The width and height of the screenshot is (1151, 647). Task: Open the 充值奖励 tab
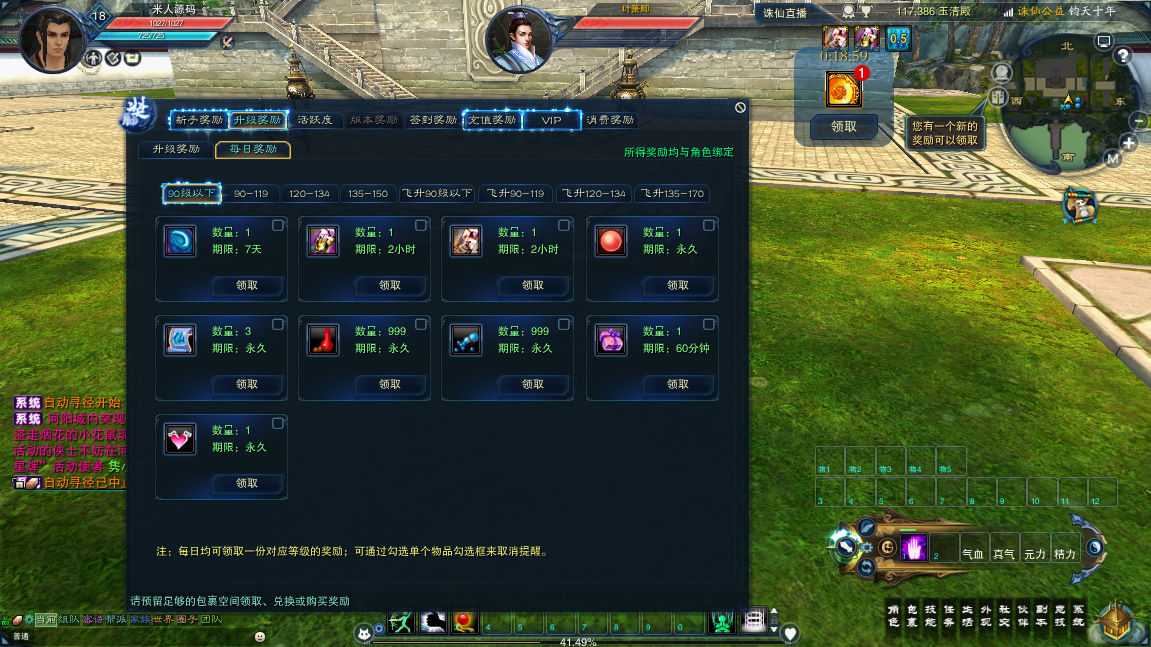point(493,120)
